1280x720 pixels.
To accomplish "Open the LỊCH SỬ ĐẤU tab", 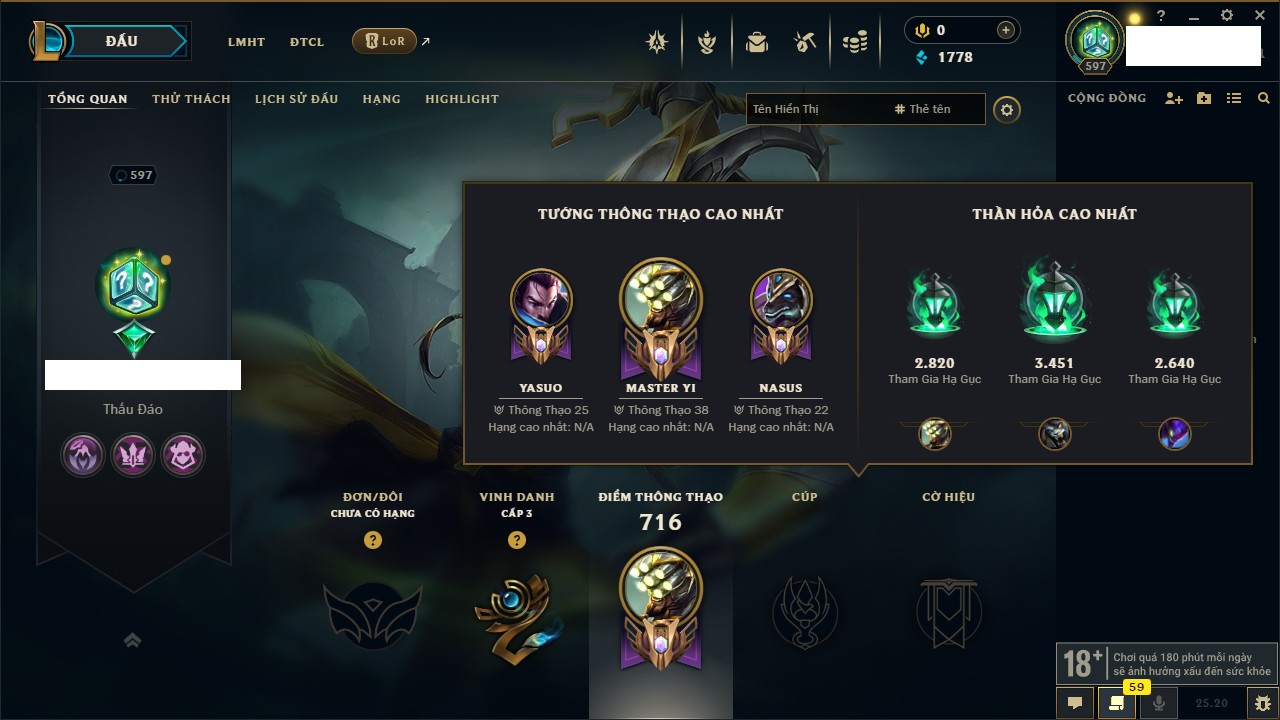I will pyautogui.click(x=296, y=99).
